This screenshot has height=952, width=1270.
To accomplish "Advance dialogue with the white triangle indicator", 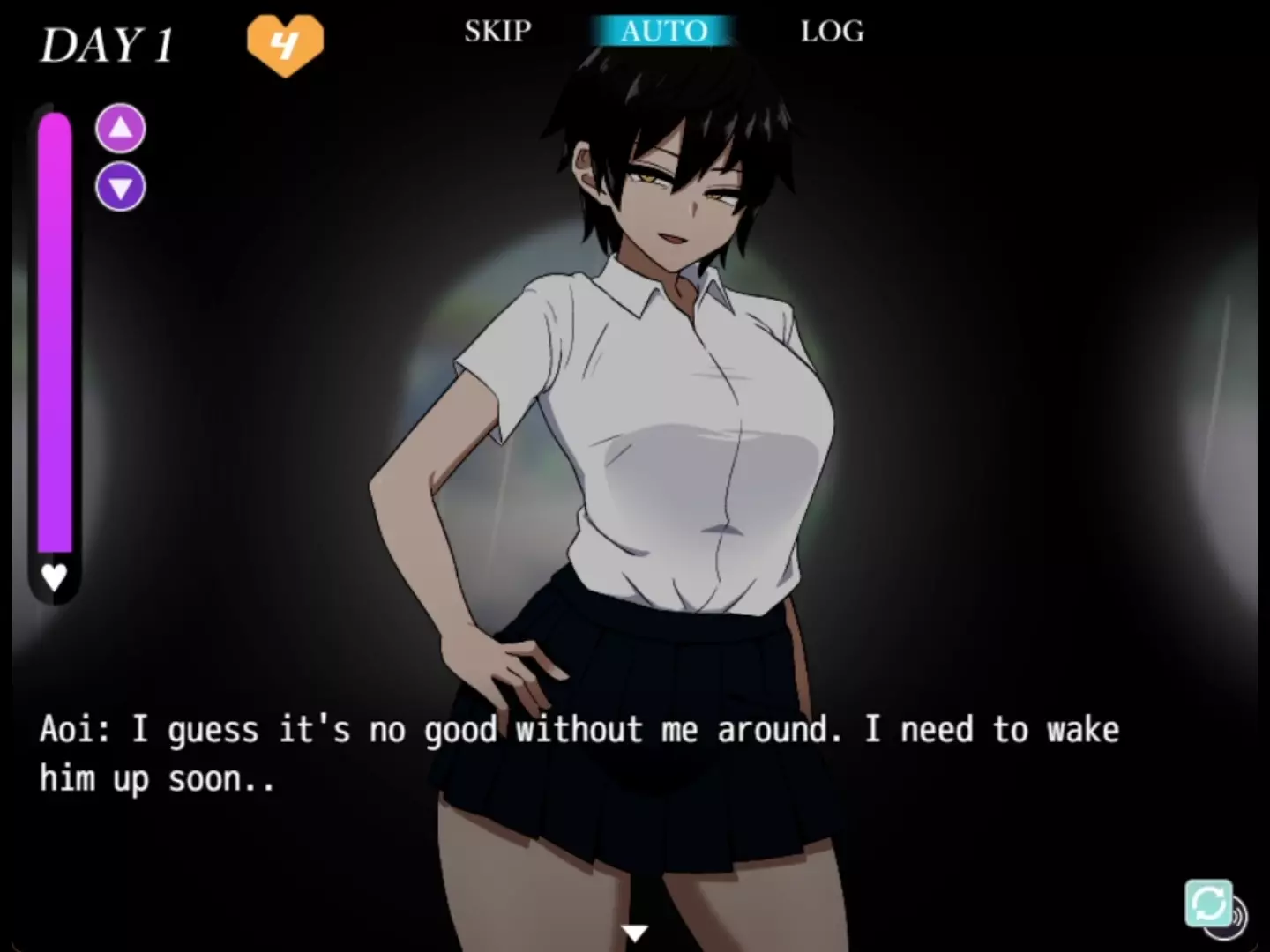I will (634, 932).
